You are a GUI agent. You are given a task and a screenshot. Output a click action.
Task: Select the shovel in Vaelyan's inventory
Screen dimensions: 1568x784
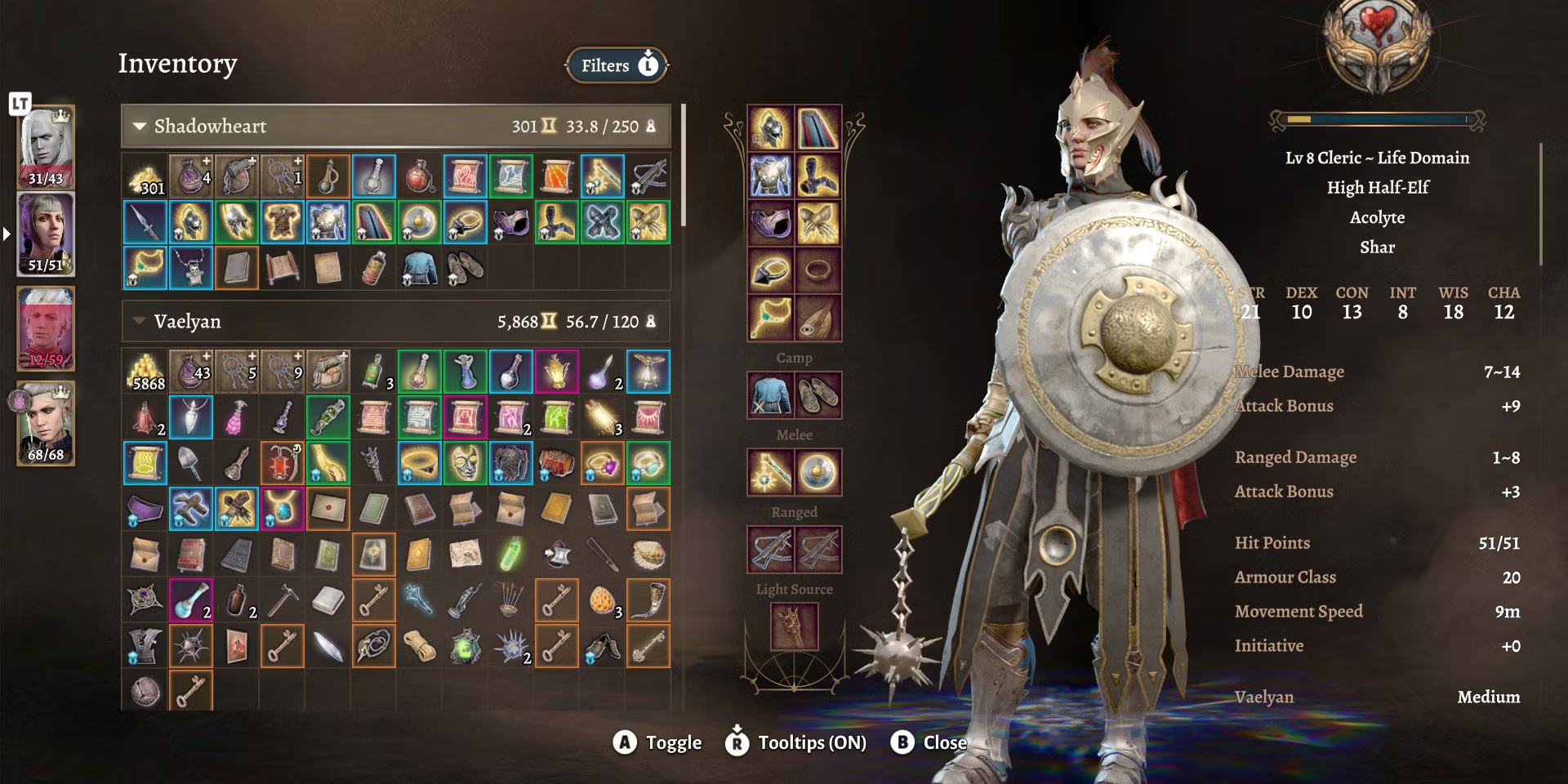coord(191,464)
